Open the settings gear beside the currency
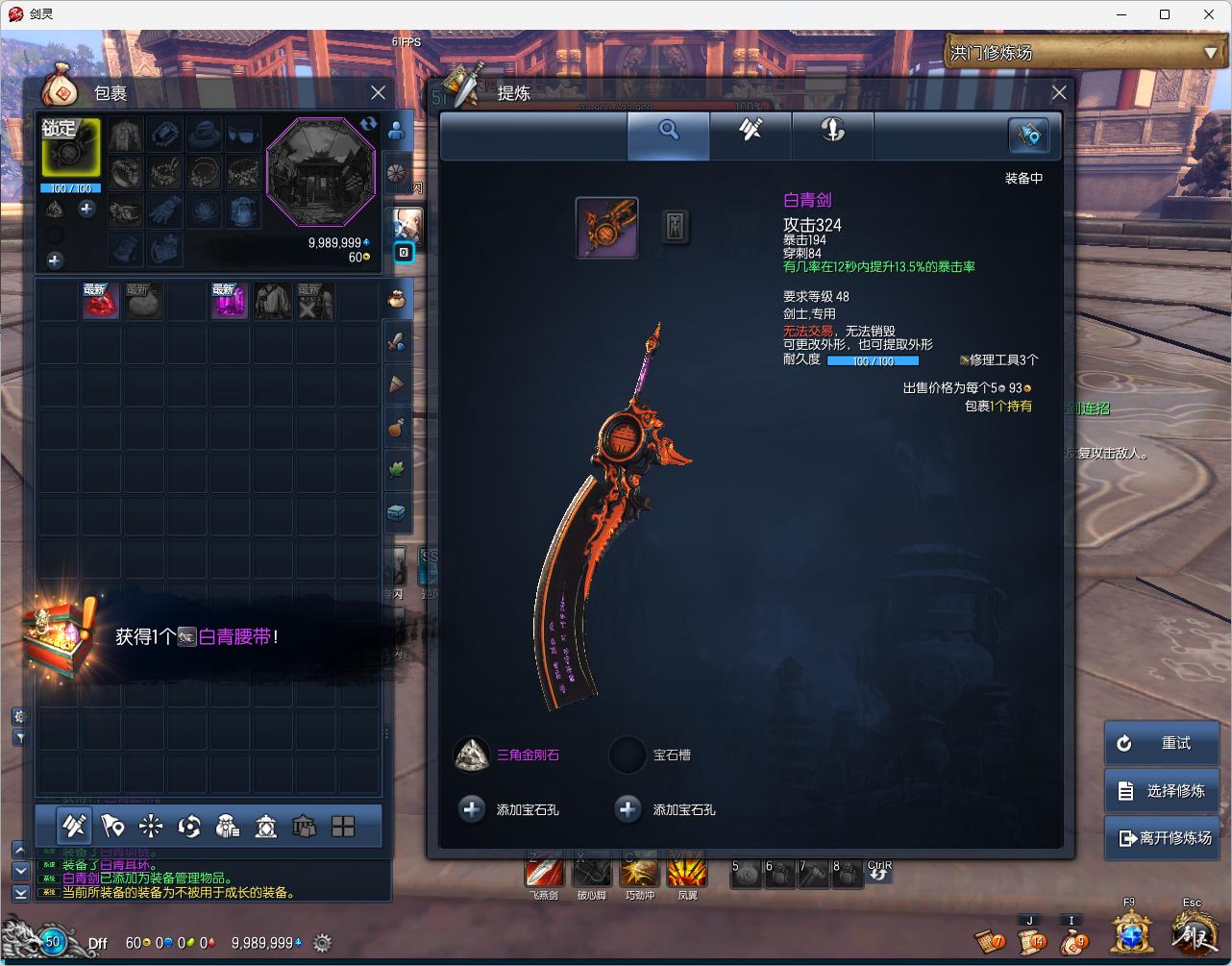Image resolution: width=1232 pixels, height=966 pixels. point(322,943)
